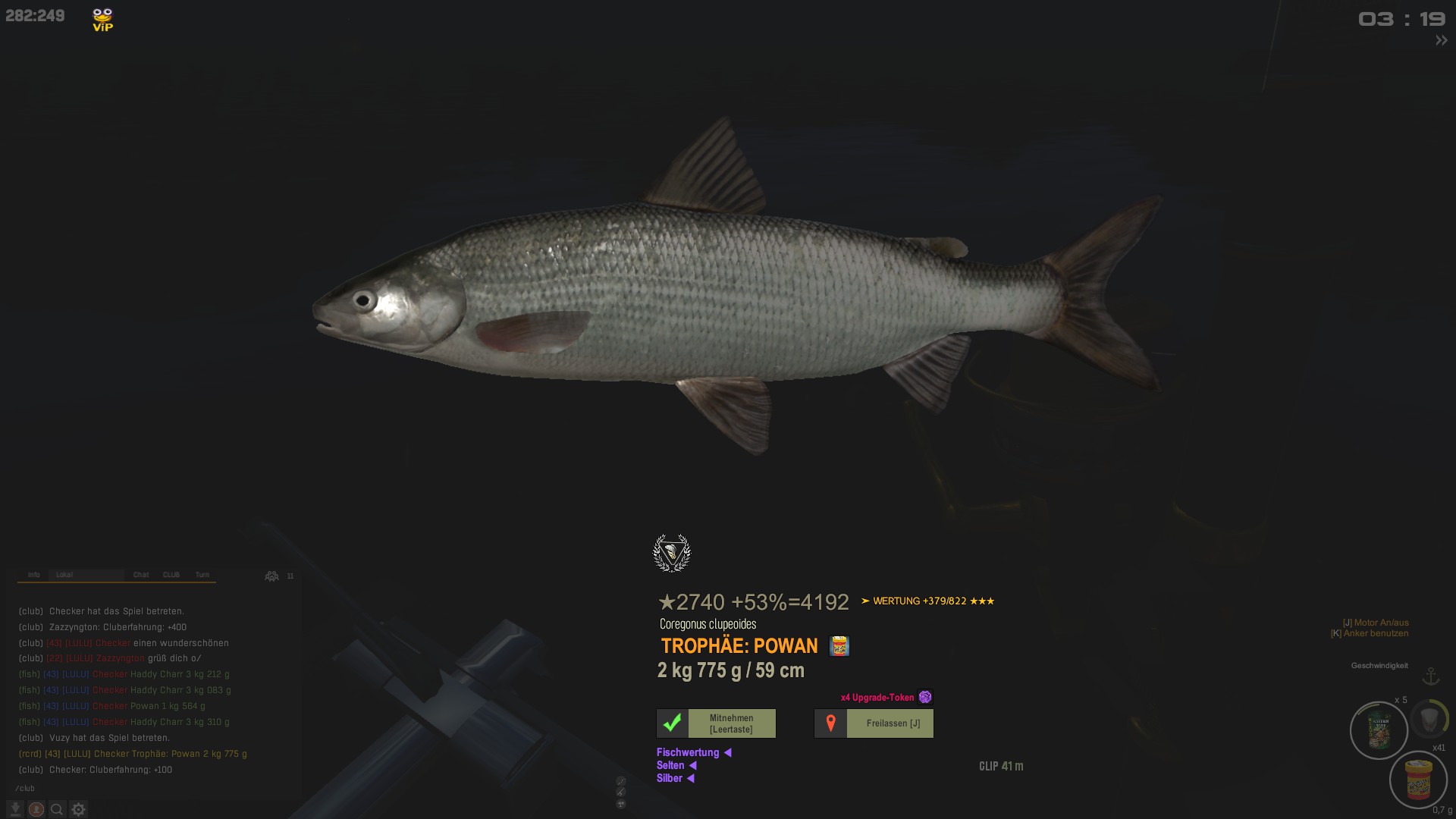1456x819 pixels.
Task: Expand the double-arrow panel under the clock
Action: tap(1441, 40)
